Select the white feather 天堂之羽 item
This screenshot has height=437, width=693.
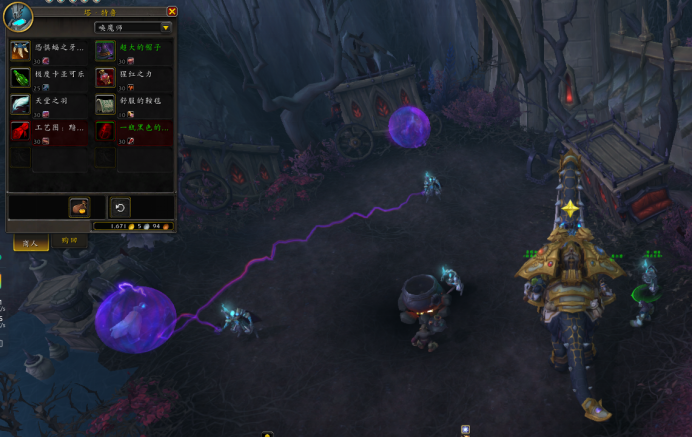20,104
